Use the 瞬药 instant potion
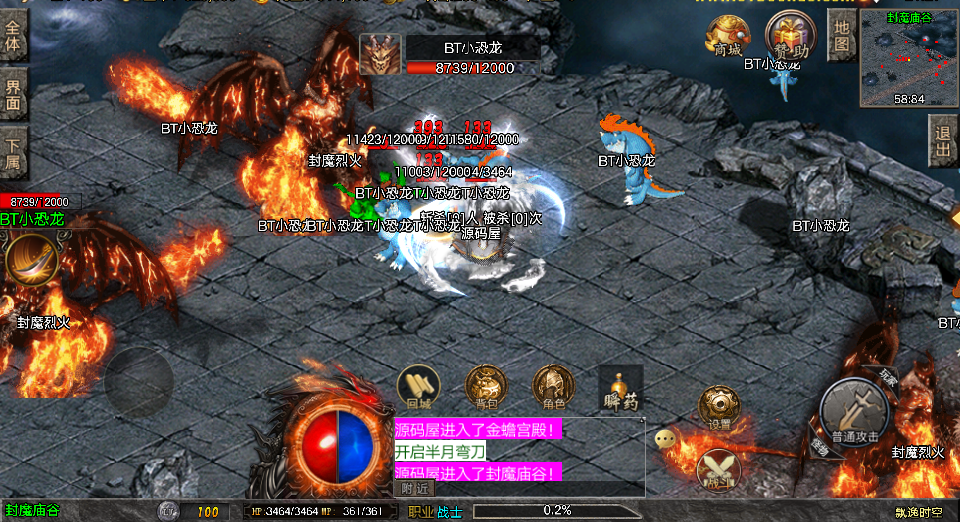 620,387
